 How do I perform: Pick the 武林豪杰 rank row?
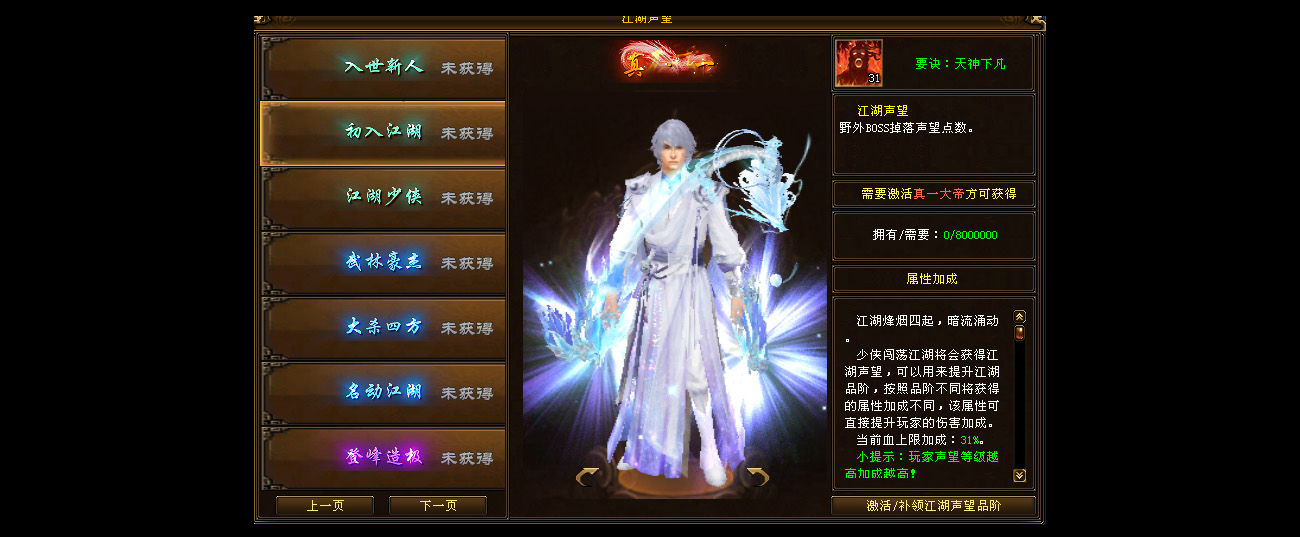click(383, 263)
